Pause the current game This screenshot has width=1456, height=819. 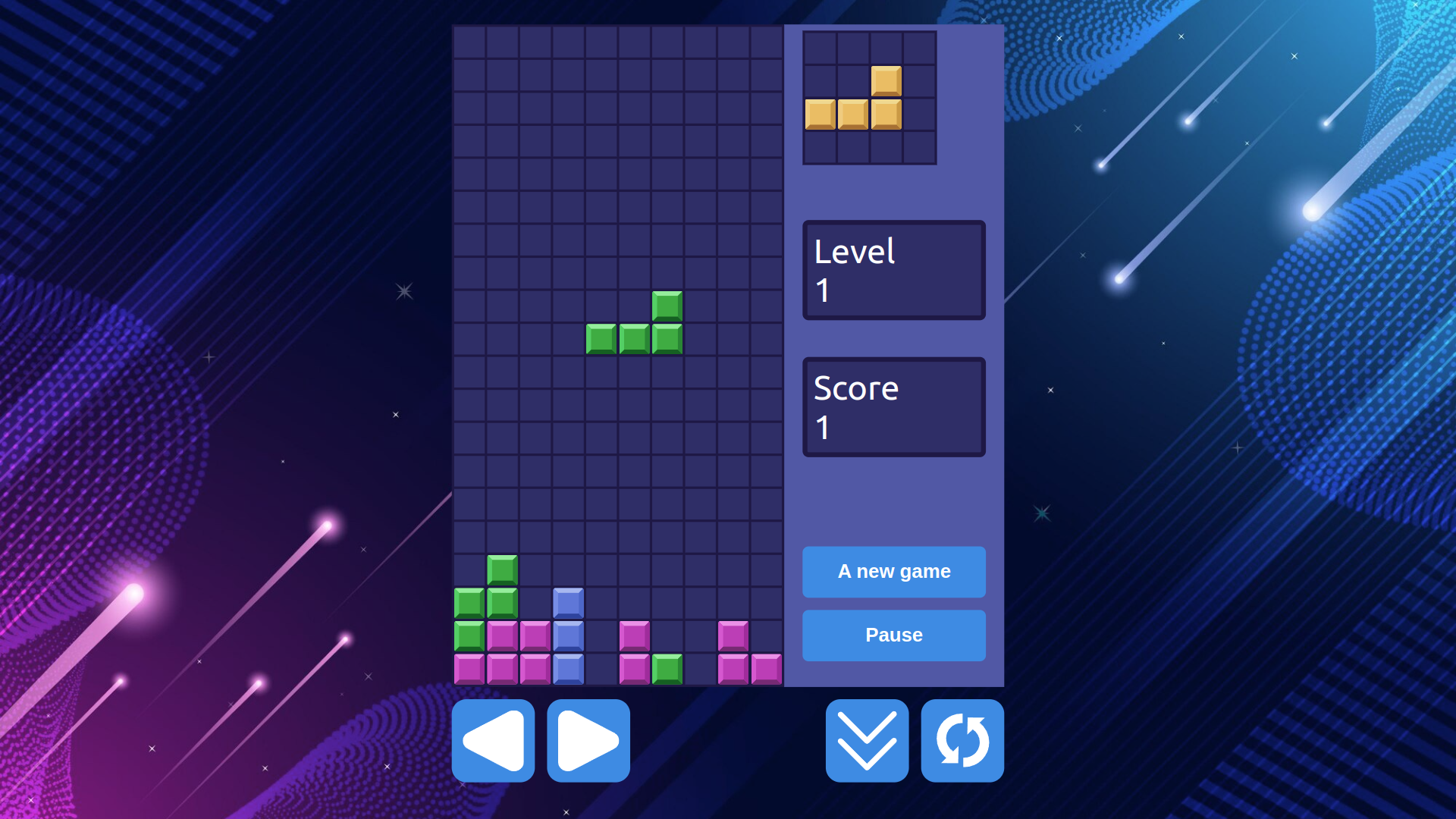pos(893,635)
